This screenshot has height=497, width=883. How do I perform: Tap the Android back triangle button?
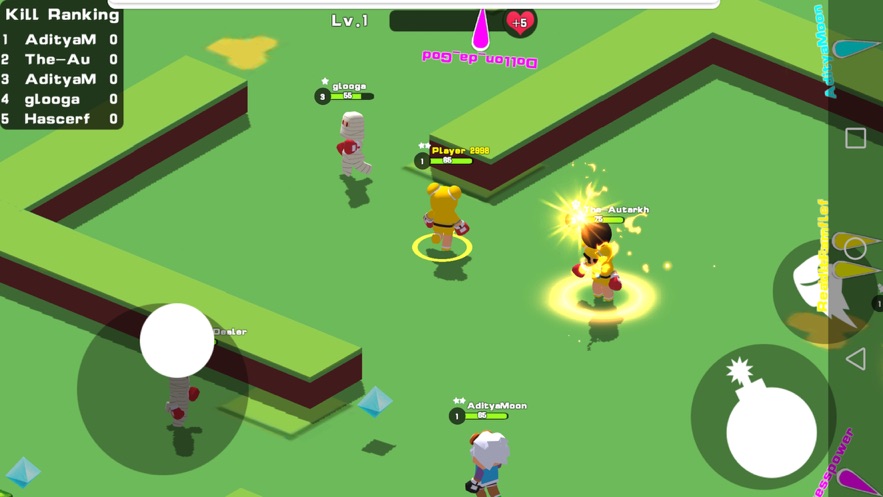(855, 358)
